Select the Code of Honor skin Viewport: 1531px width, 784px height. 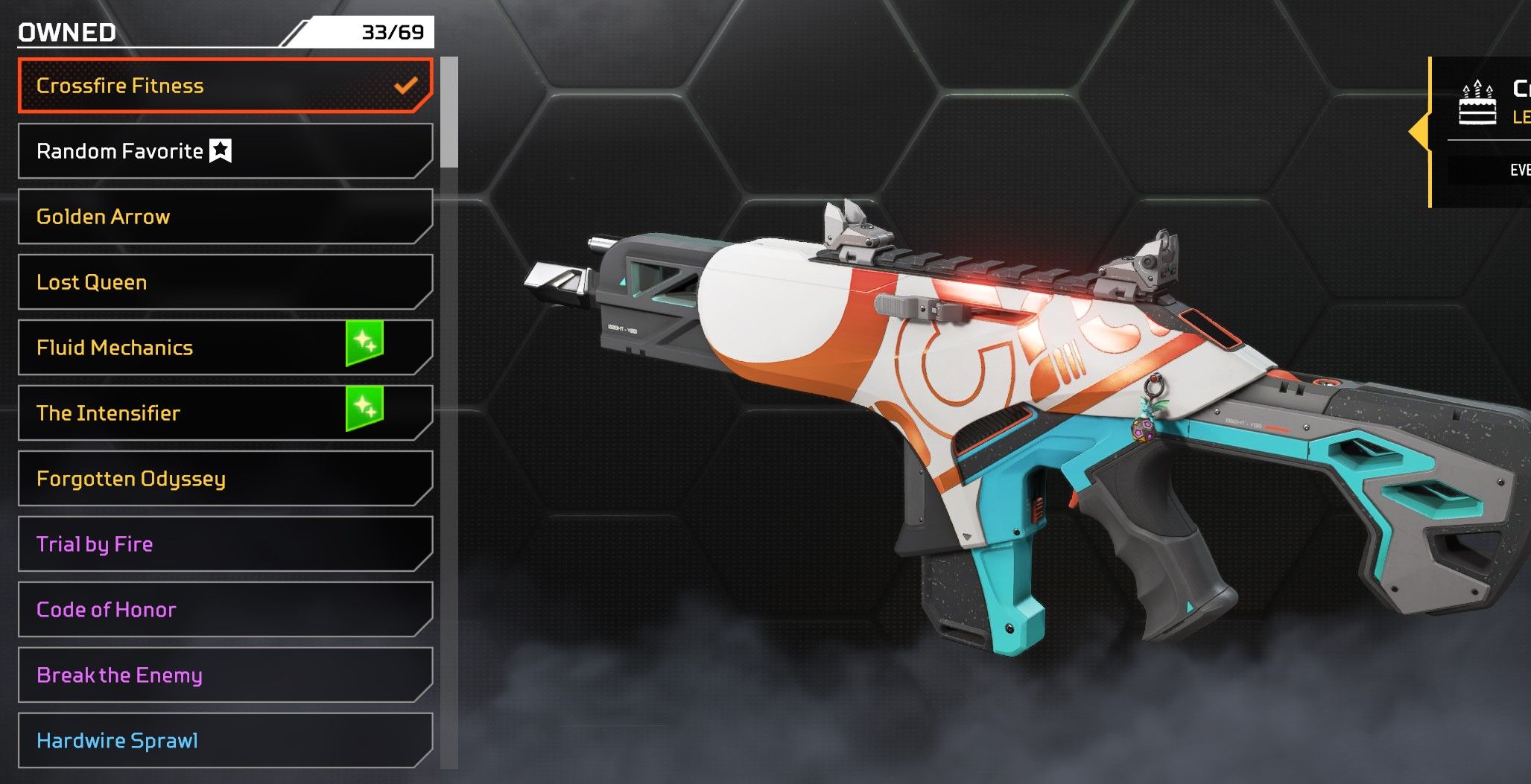[224, 610]
